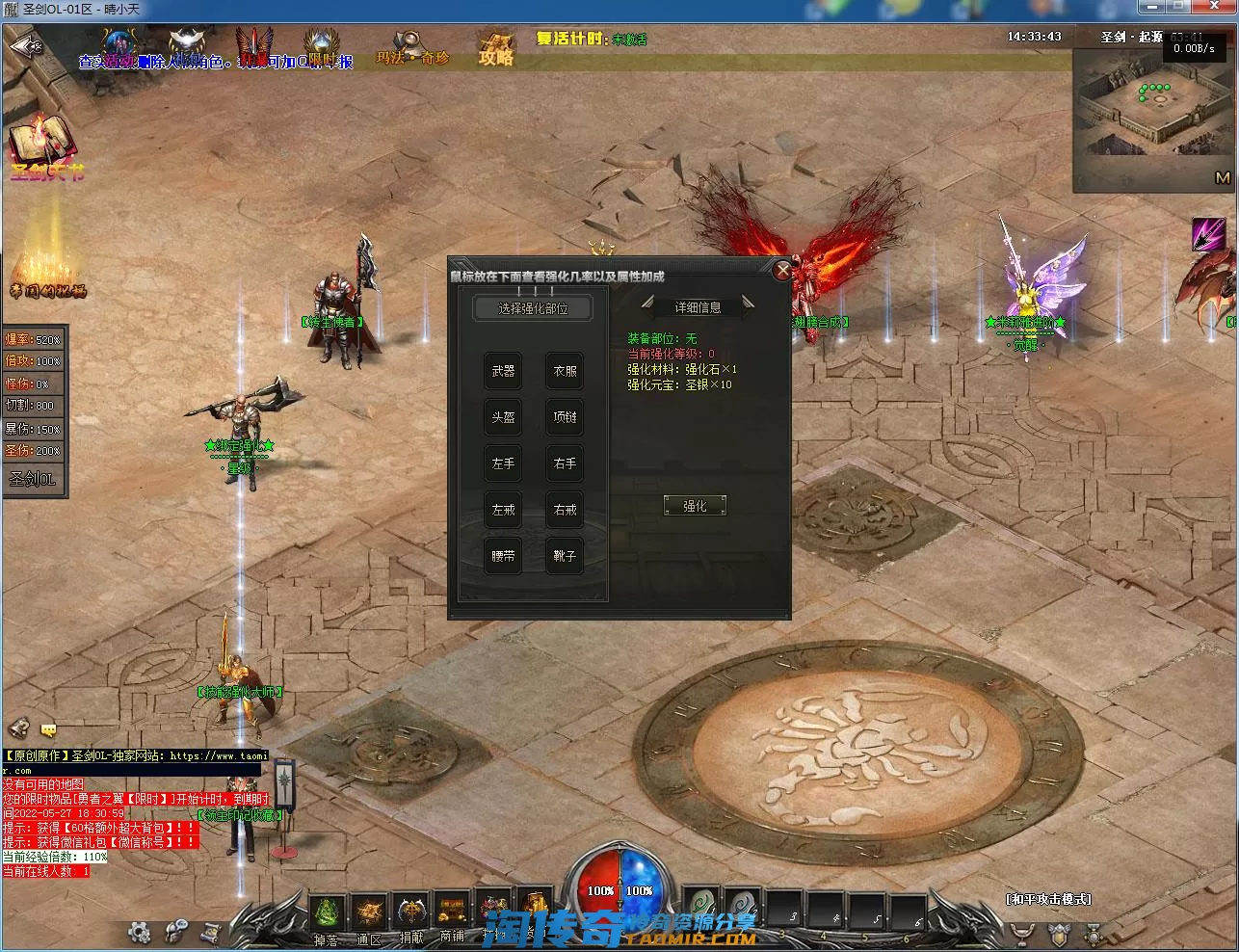Select the 右戒 ring slot
Viewport: 1239px width, 952px height.
(565, 510)
